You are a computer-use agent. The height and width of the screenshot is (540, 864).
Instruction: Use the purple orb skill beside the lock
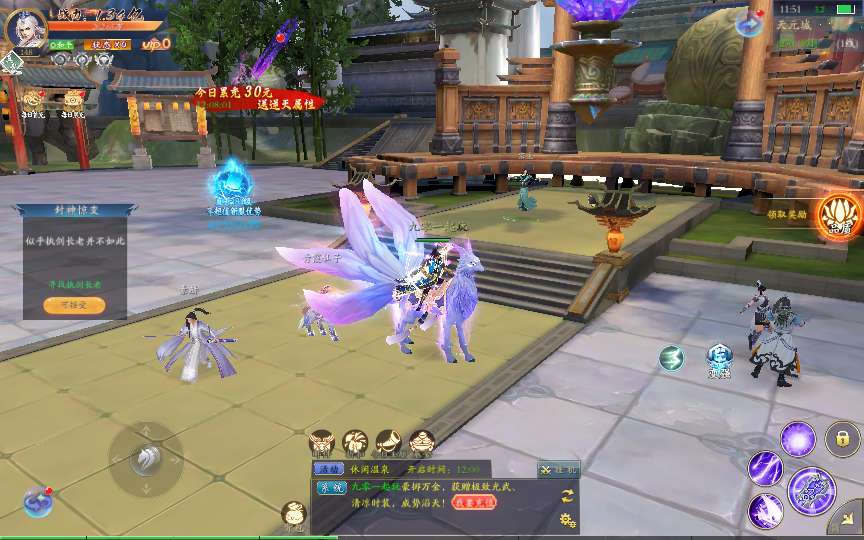(798, 439)
